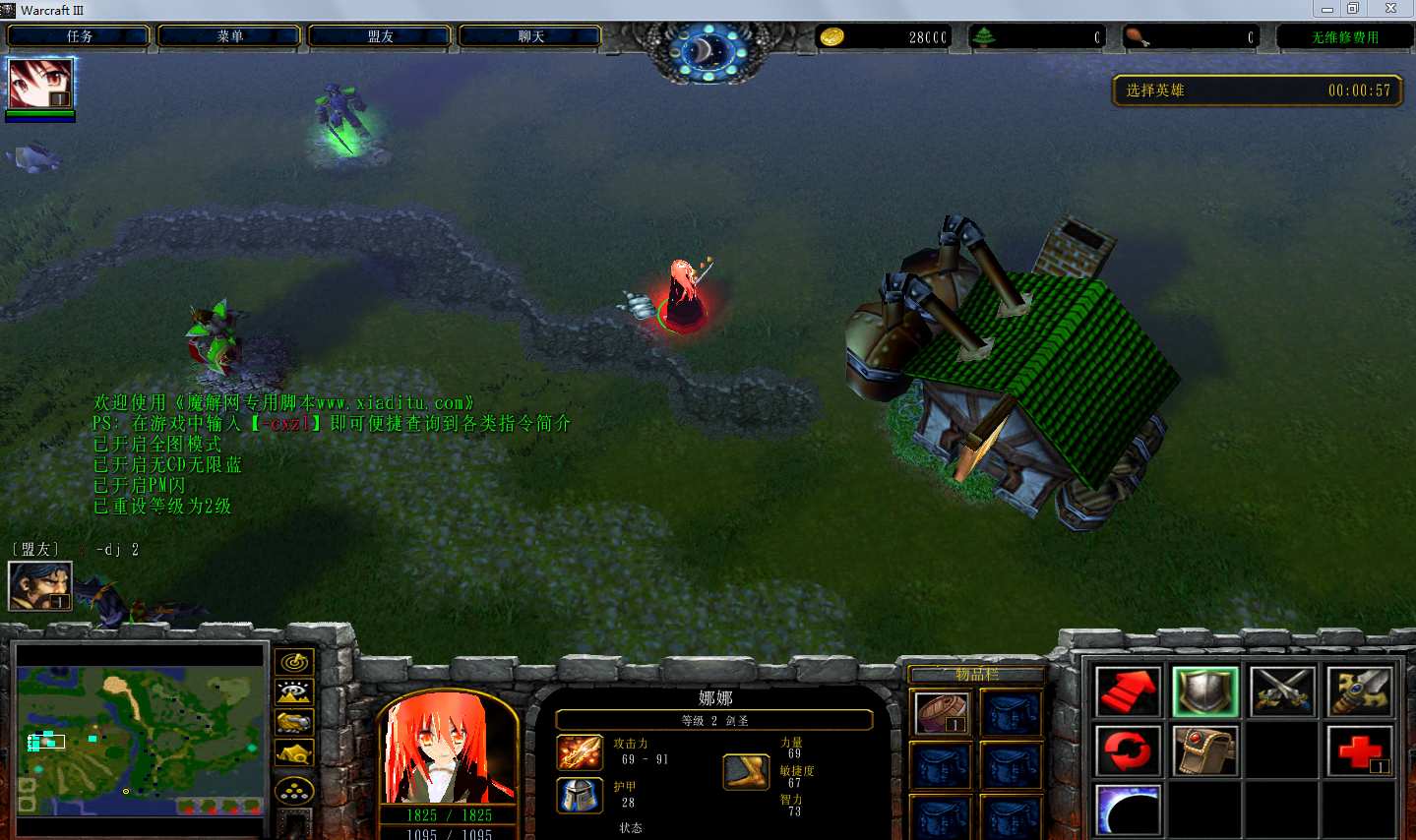The width and height of the screenshot is (1416, 840).
Task: Activate the red arrow Move command
Action: tap(1128, 691)
